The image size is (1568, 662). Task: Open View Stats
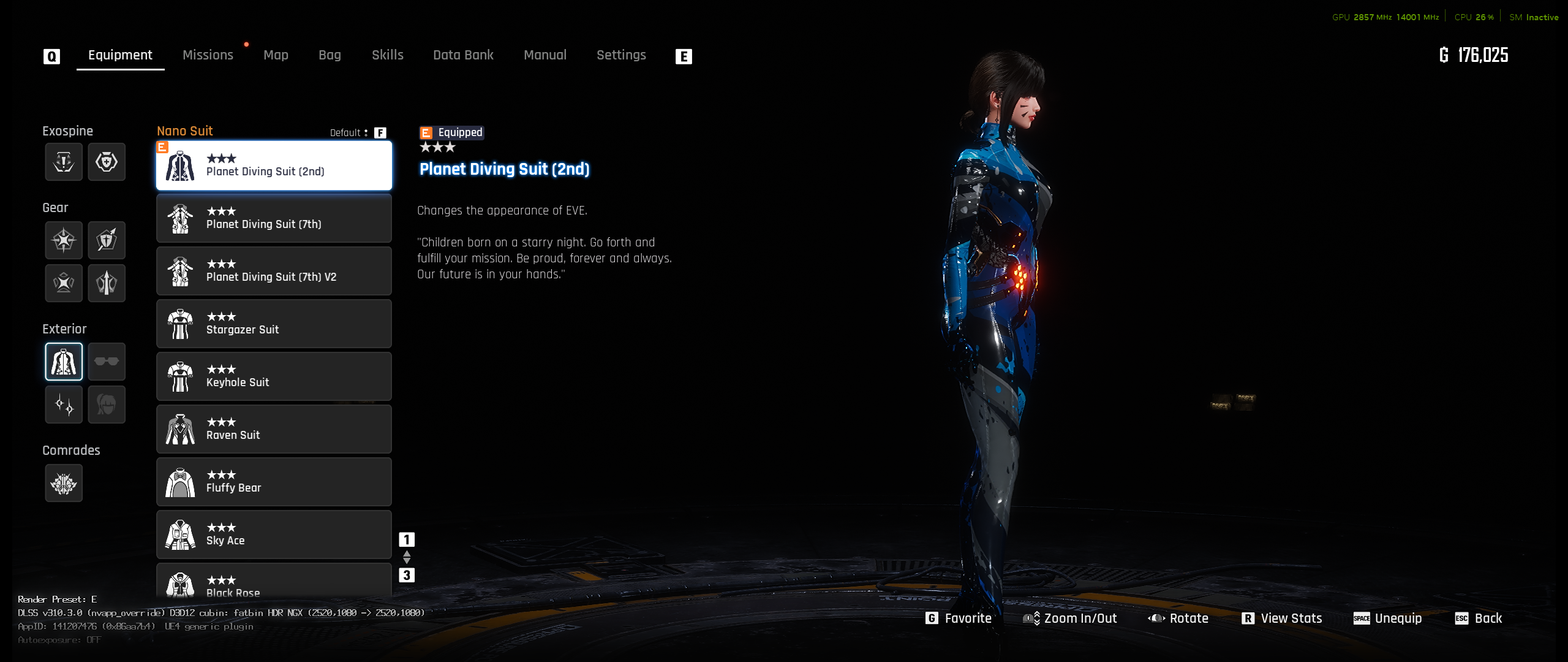(1282, 618)
